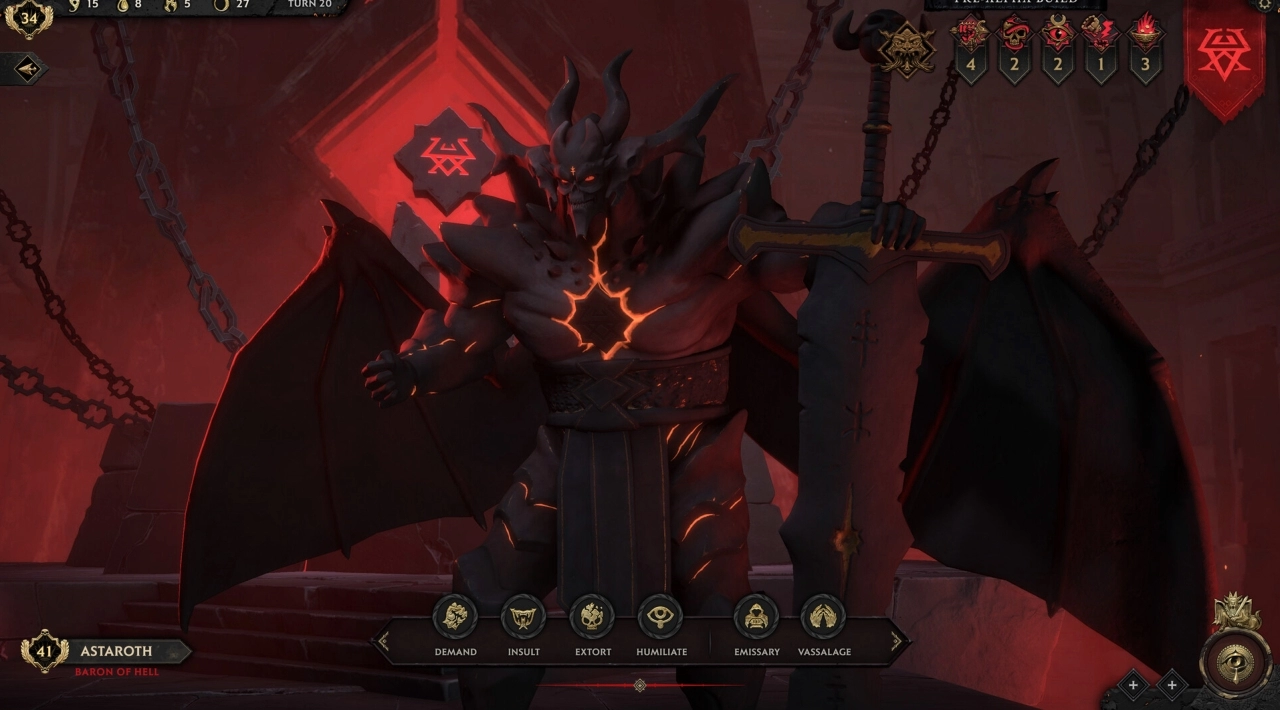Select the gold demon face emblem
Viewport: 1280px width, 710px height.
pyautogui.click(x=907, y=47)
